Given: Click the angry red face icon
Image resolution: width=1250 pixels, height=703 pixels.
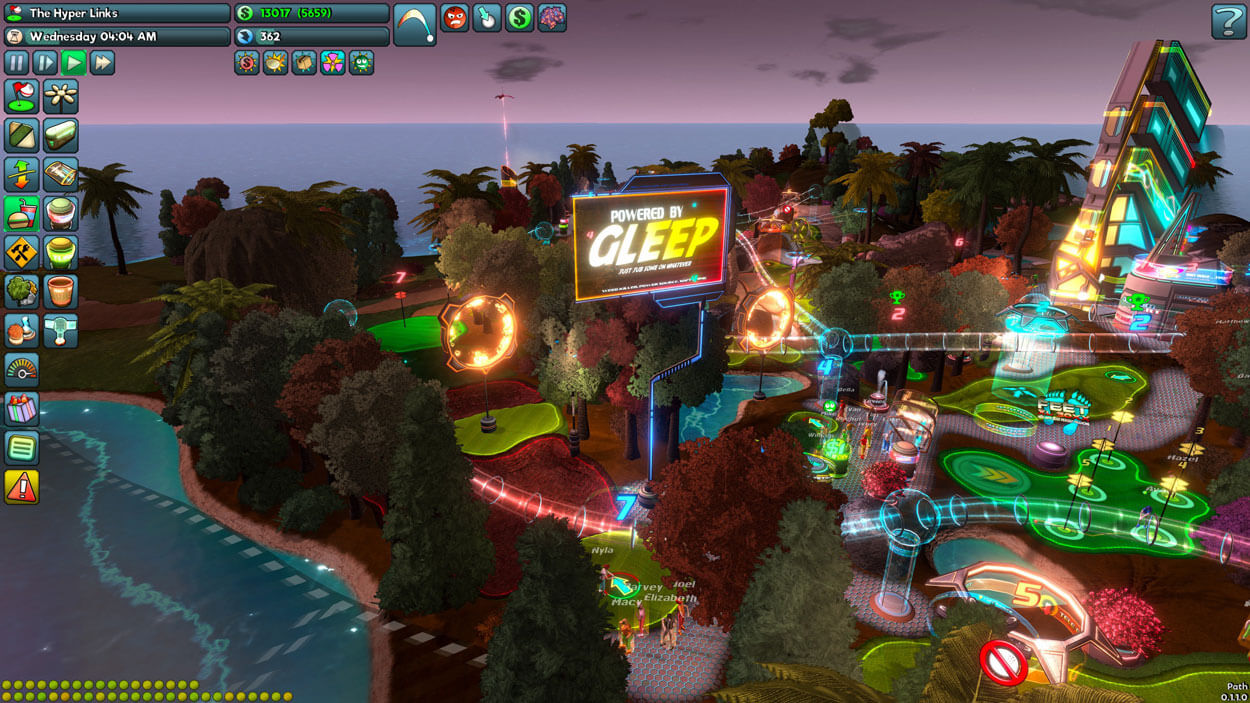Looking at the screenshot, I should coord(455,17).
